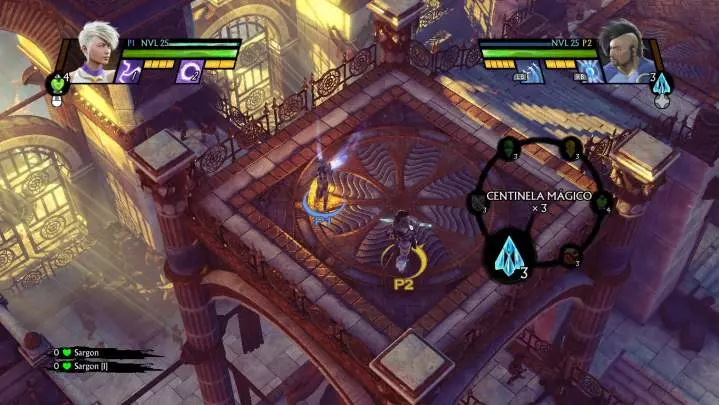The width and height of the screenshot is (719, 405).
Task: Activate P1's purple lightning ability
Action: 131,71
